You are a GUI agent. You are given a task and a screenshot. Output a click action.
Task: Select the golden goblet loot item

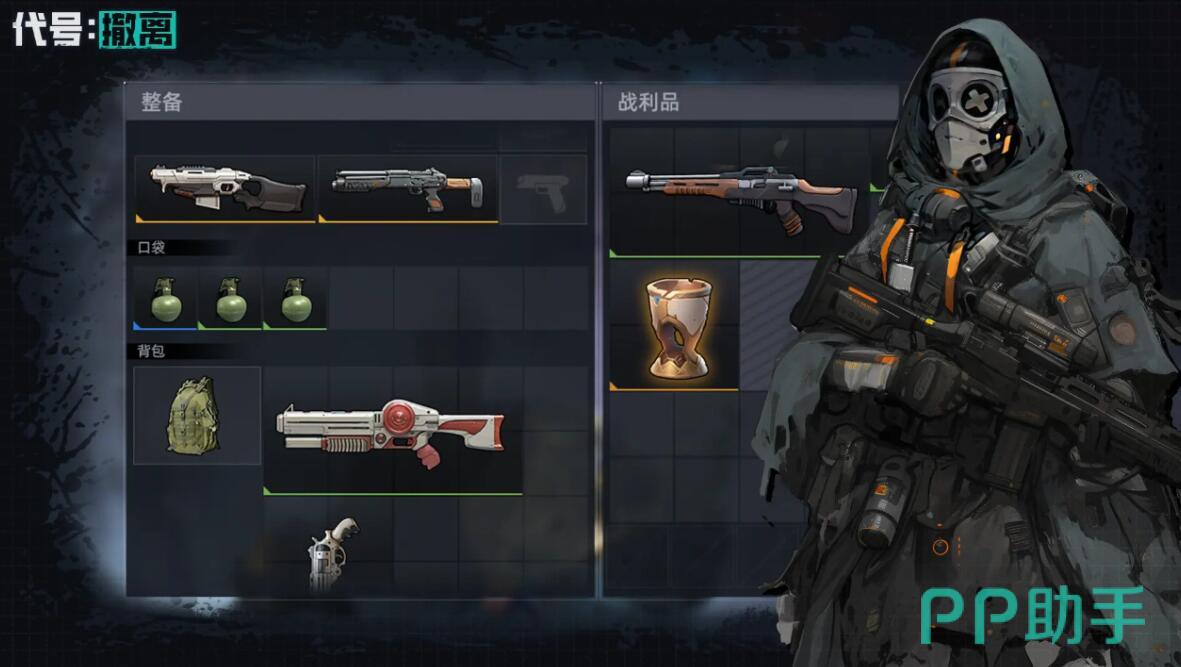pos(673,325)
